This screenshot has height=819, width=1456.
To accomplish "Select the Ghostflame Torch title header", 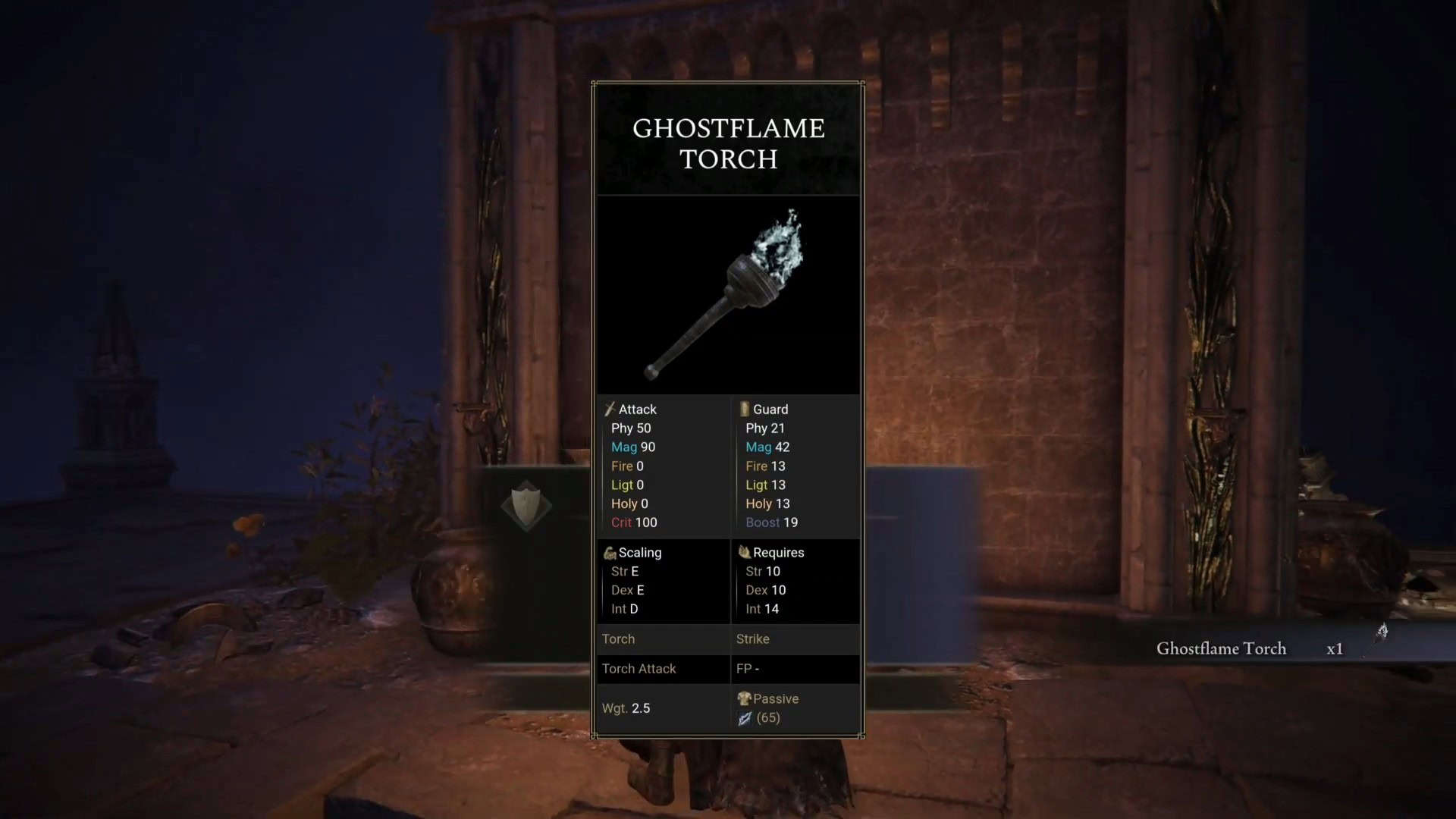I will [728, 144].
